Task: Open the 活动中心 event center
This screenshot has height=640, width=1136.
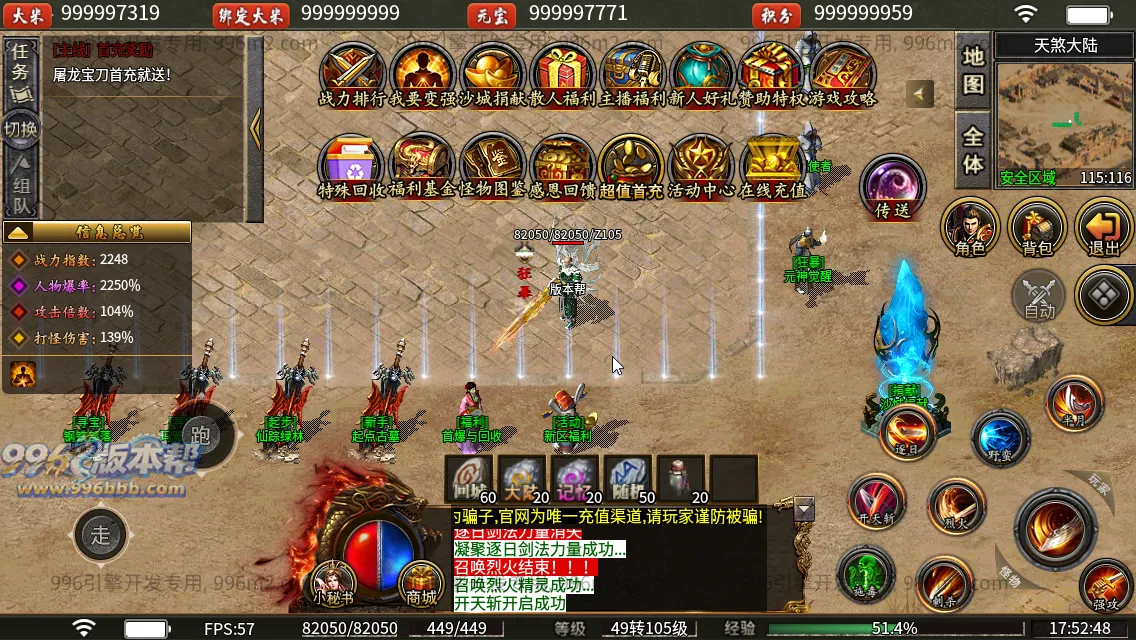Action: [701, 162]
